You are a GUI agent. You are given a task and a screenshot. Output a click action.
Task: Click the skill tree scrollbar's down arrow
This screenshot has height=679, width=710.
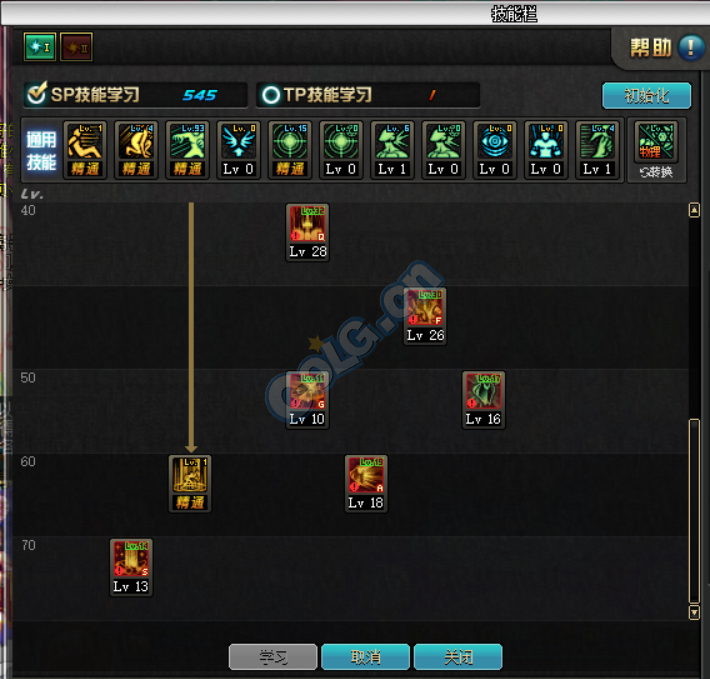point(695,612)
